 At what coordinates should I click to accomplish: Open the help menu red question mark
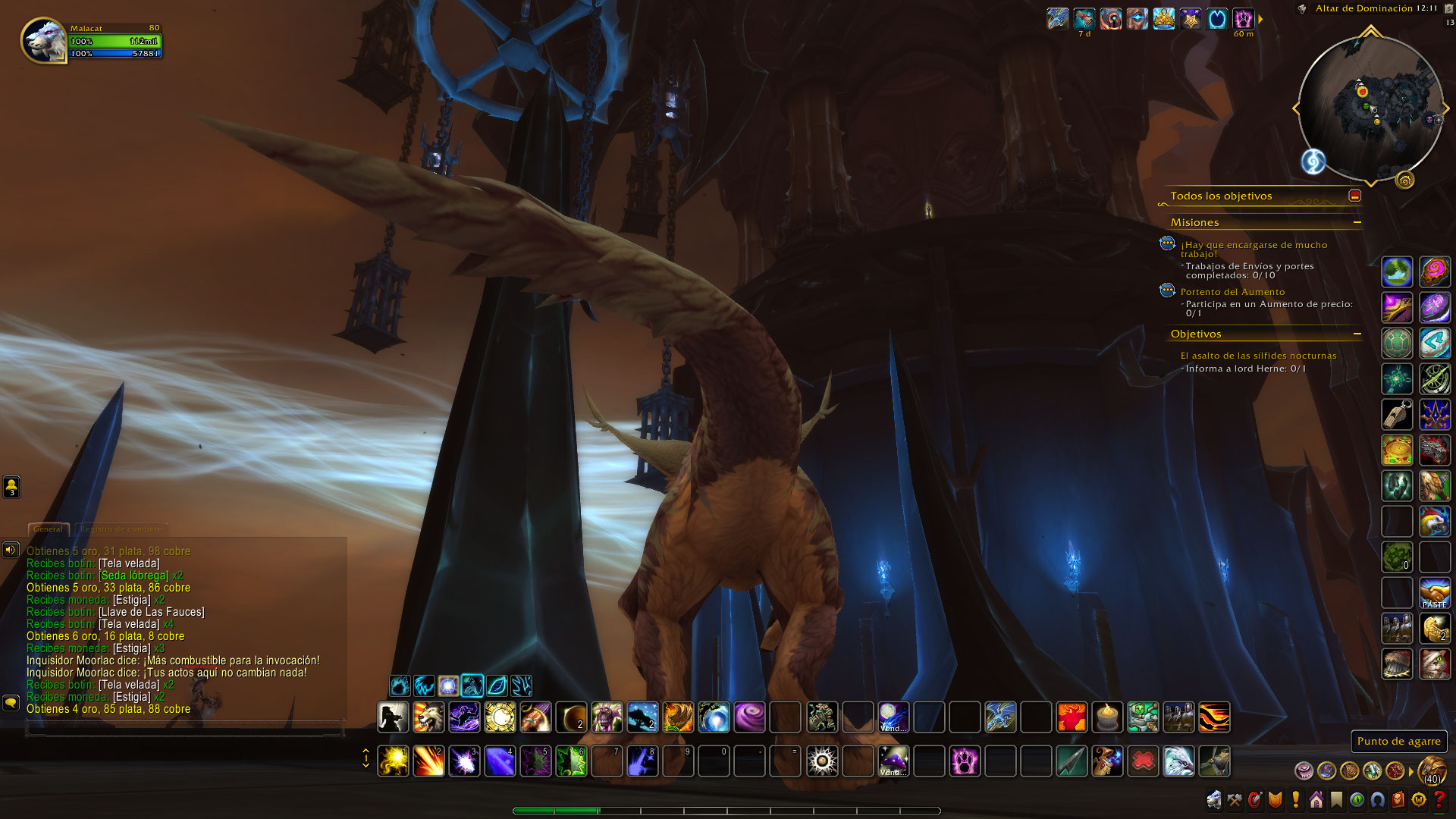click(1439, 800)
